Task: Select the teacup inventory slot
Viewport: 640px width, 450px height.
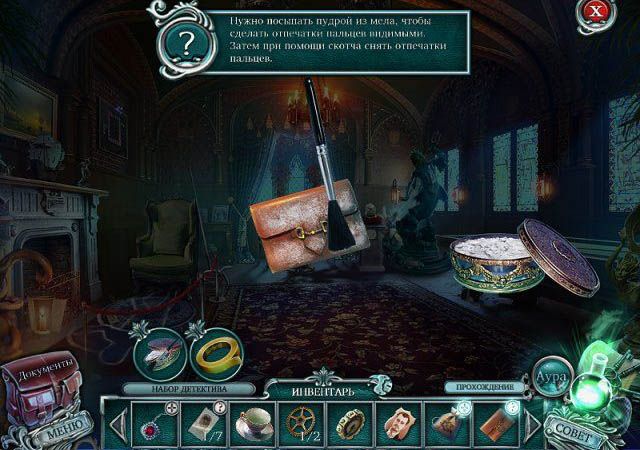Action: click(255, 423)
